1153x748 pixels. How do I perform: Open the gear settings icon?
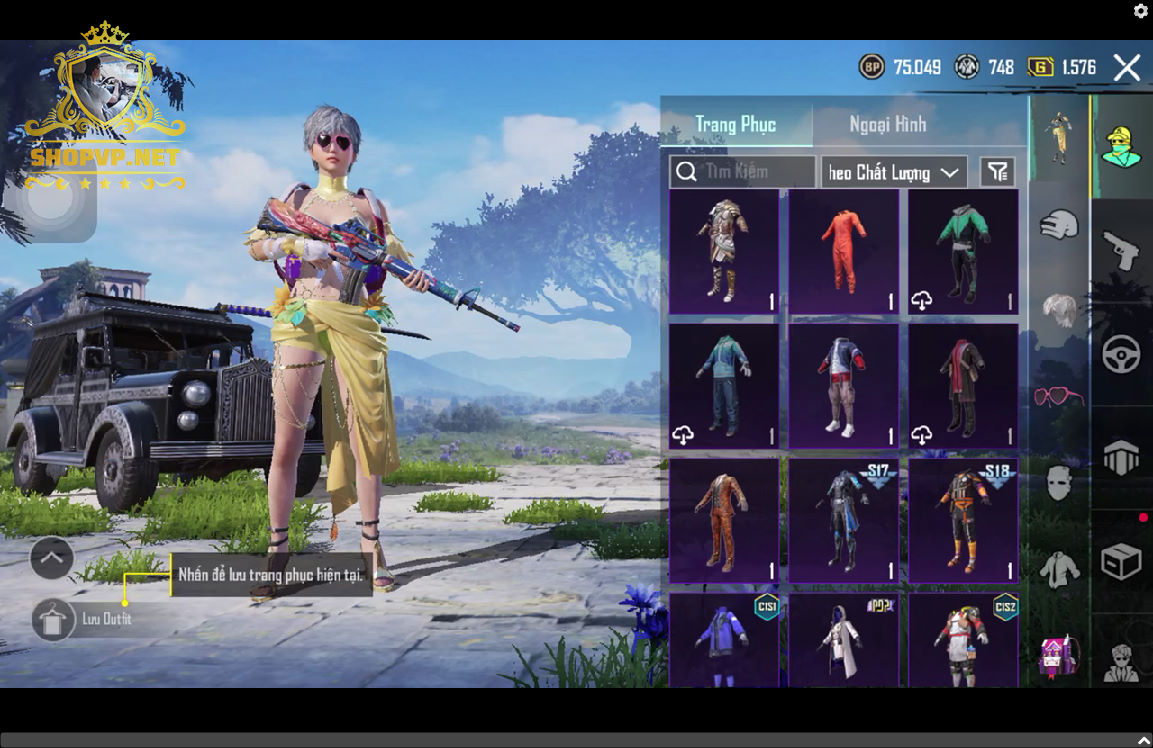pyautogui.click(x=1140, y=11)
